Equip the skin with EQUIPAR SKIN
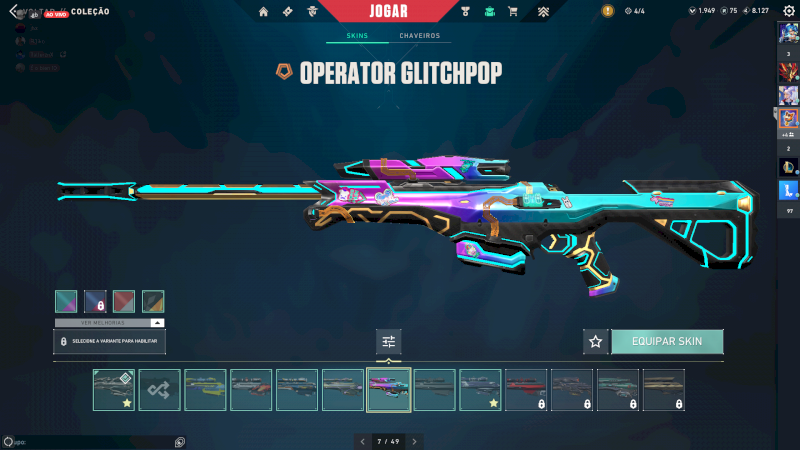Viewport: 800px width, 450px height. coord(667,342)
